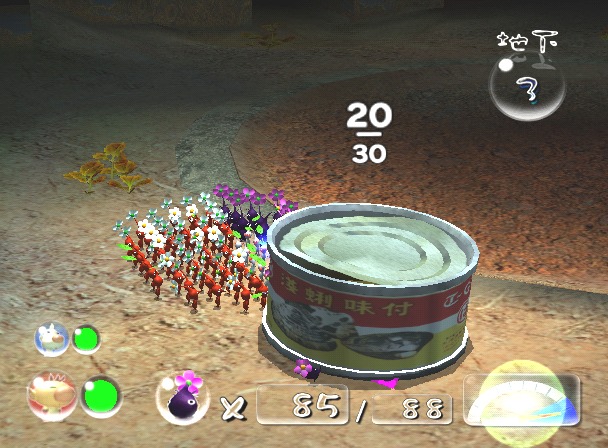Switch to the small standby captain portrait
Viewport: 608px width, 448px height.
coord(51,338)
